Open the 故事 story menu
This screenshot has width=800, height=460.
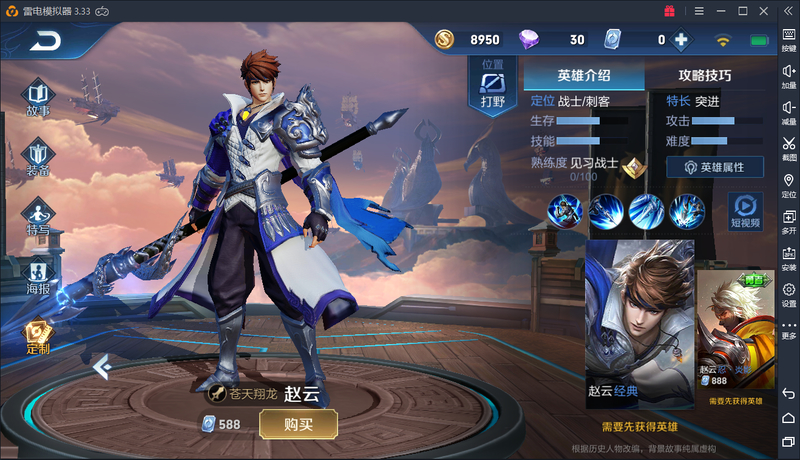[x=39, y=98]
